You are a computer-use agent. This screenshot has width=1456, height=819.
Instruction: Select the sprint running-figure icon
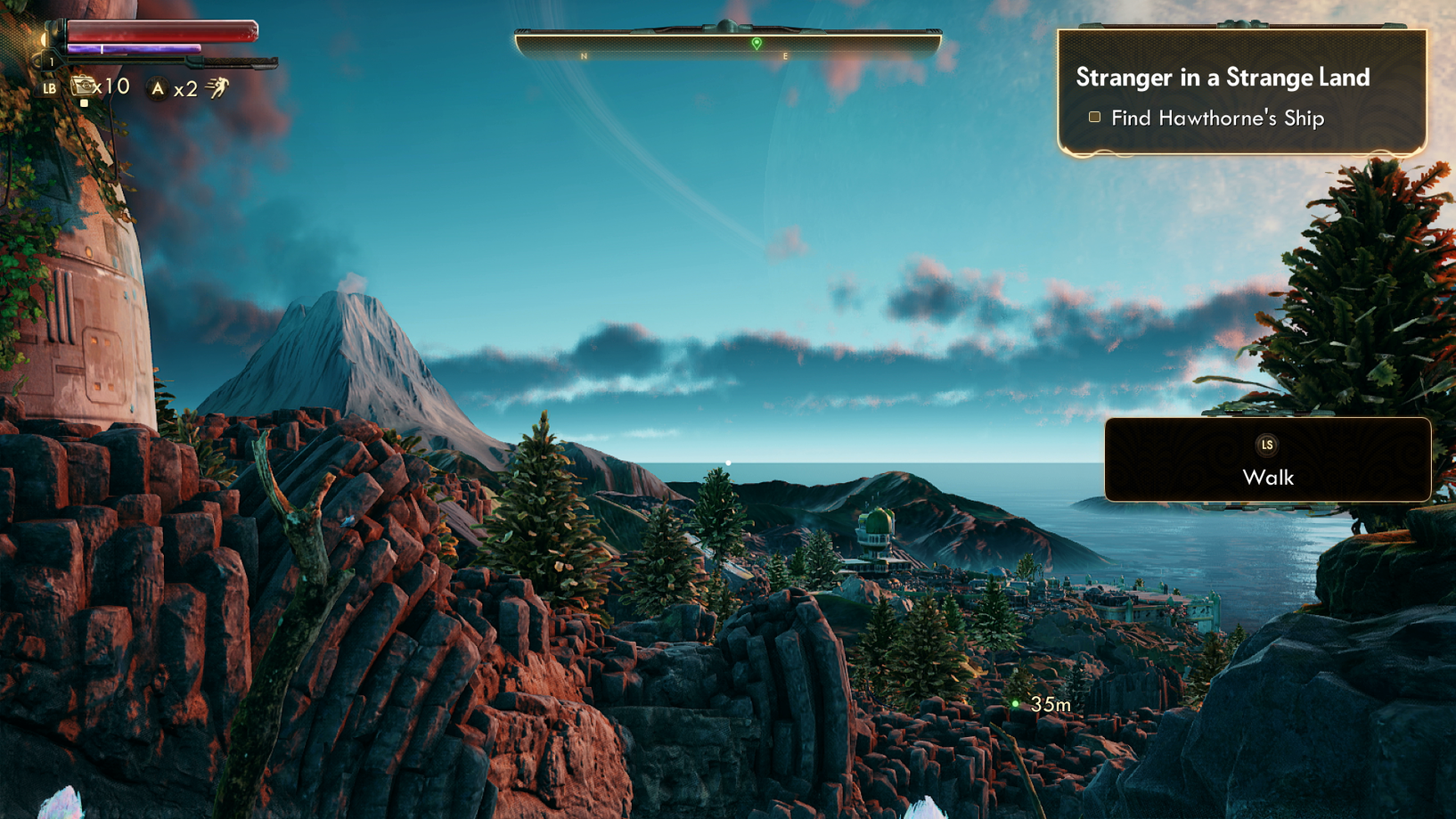click(x=220, y=87)
